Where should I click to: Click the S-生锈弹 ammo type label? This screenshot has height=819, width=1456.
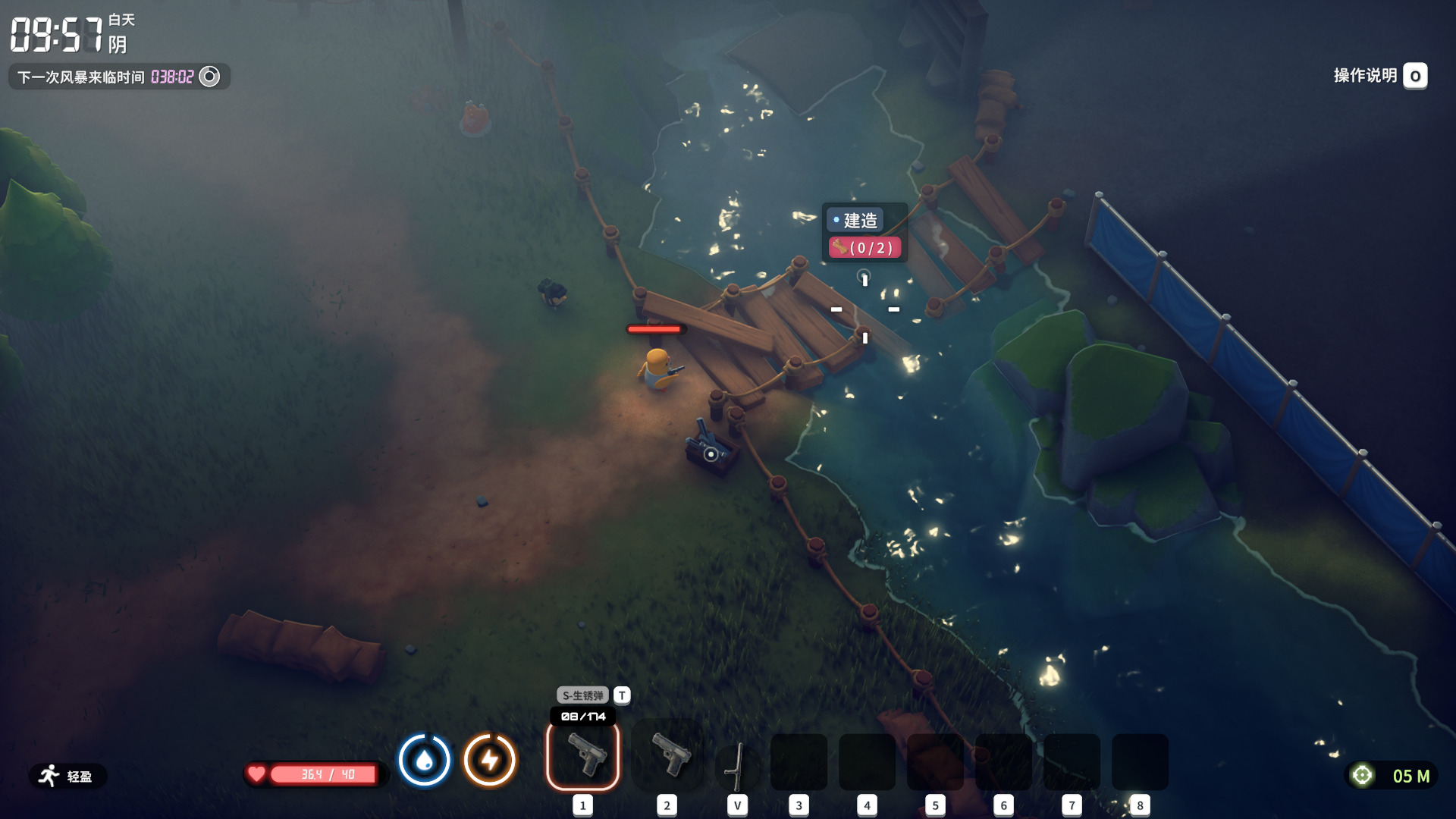point(582,695)
